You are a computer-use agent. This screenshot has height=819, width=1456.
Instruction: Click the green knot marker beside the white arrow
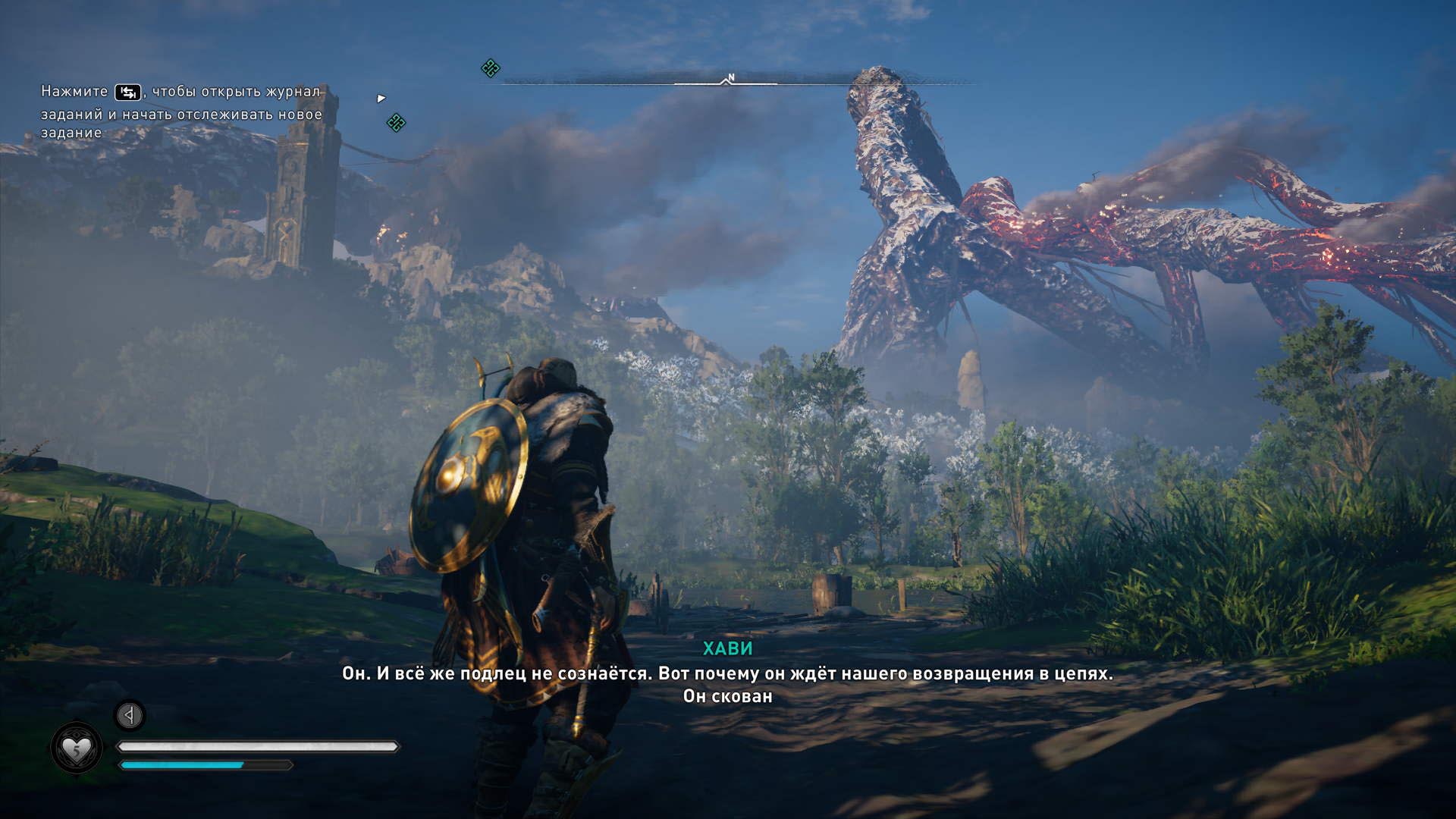(396, 122)
